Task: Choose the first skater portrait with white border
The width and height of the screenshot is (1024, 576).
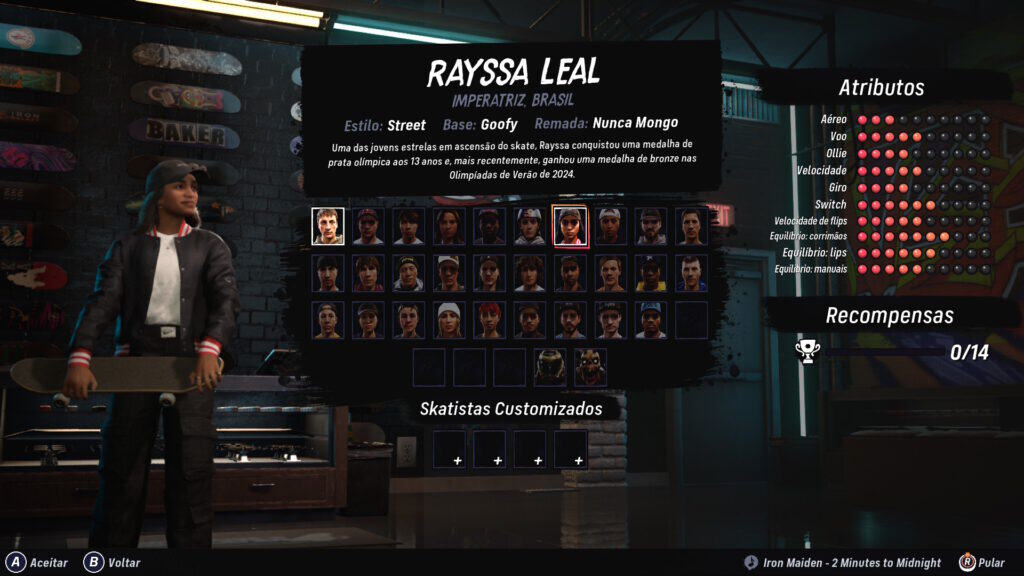Action: [328, 226]
